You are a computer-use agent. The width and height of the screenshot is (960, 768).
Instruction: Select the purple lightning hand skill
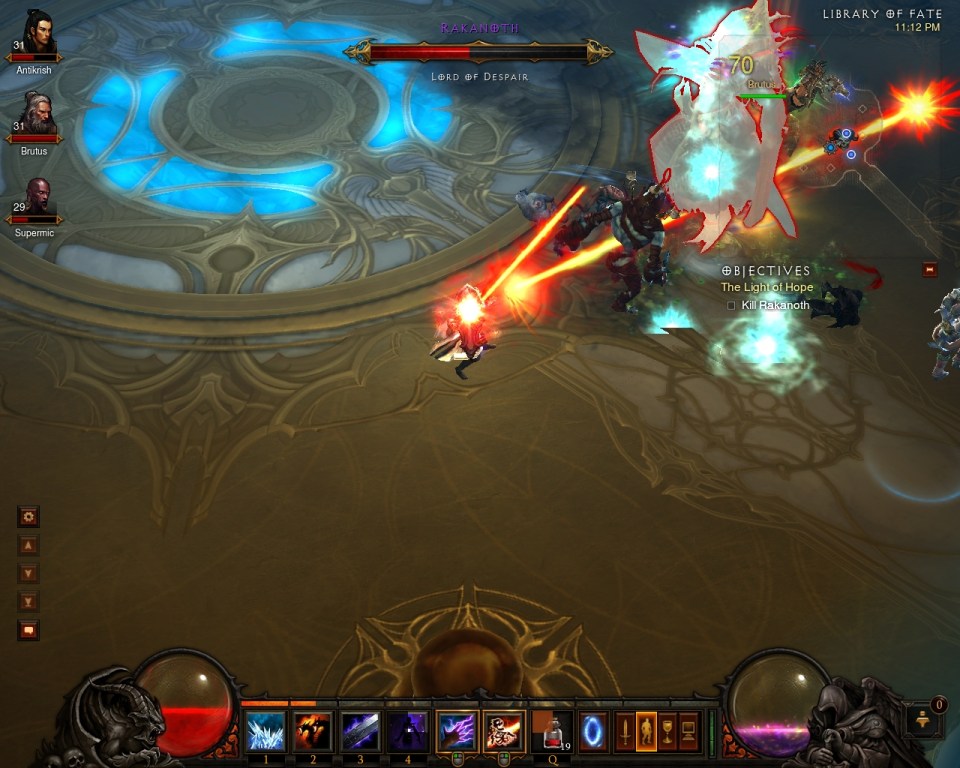[456, 731]
